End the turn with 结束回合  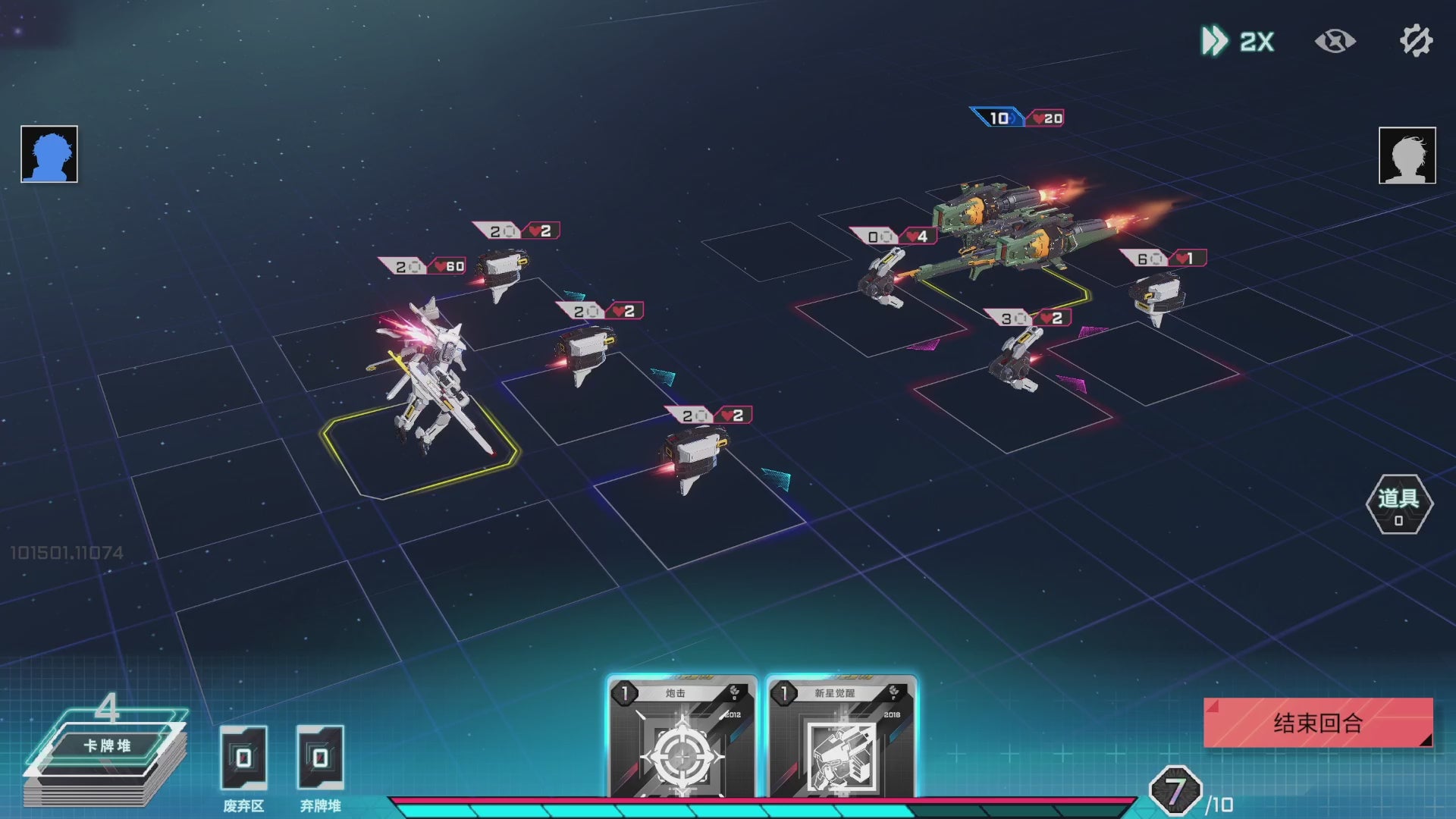(x=1318, y=723)
